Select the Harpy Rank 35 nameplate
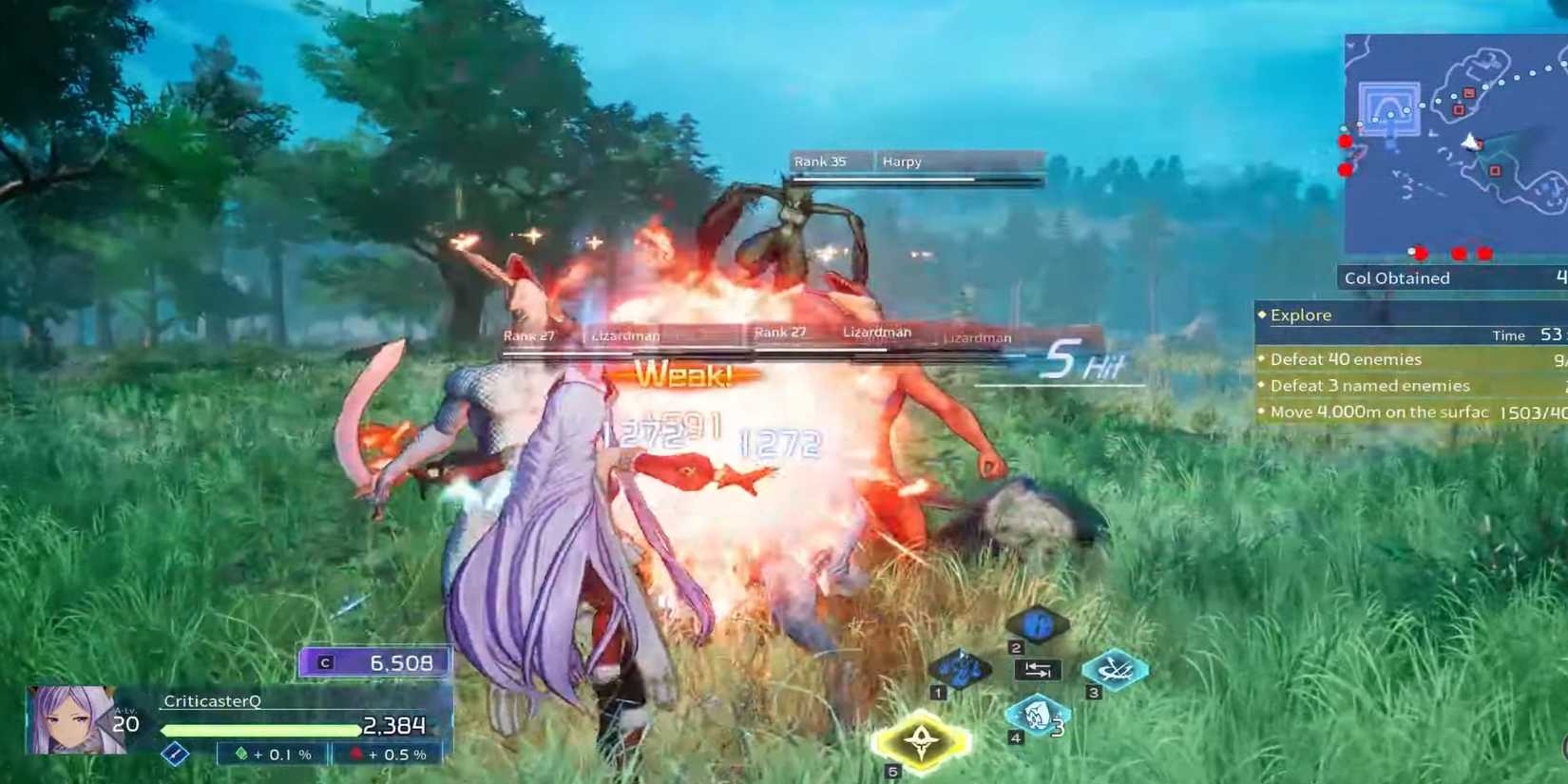This screenshot has height=784, width=1568. click(x=855, y=162)
